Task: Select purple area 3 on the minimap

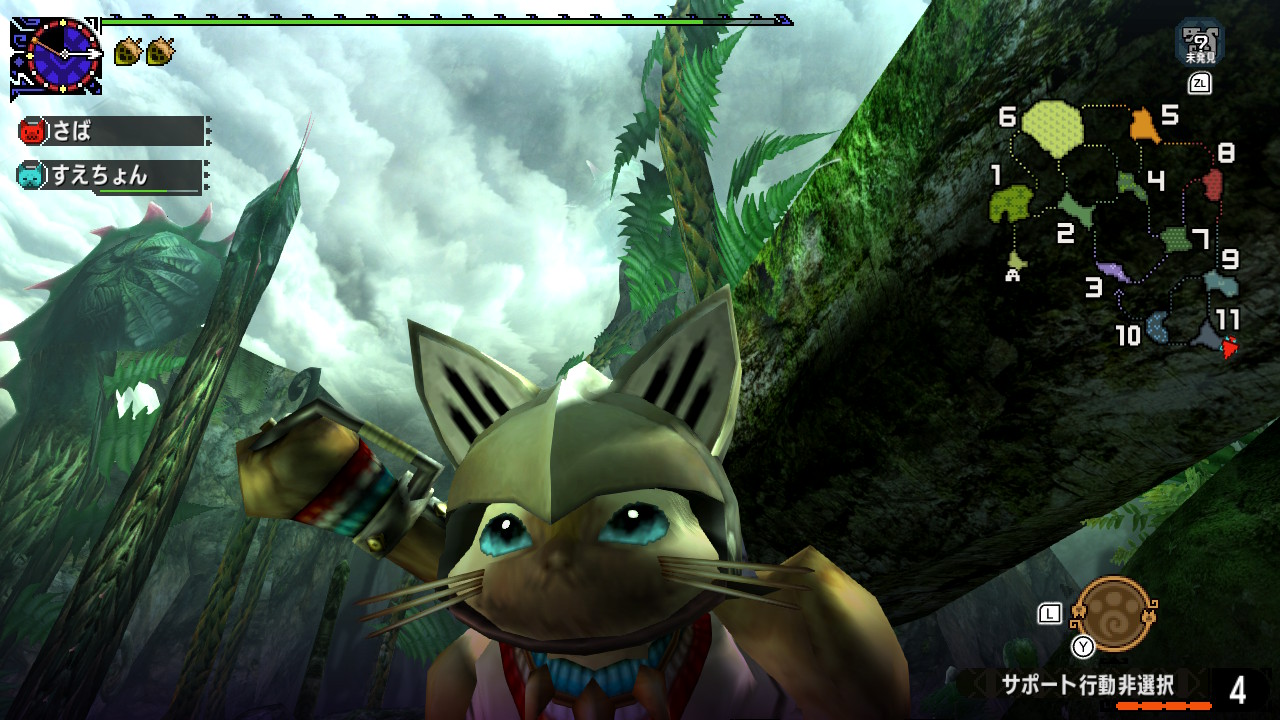Action: click(1112, 270)
